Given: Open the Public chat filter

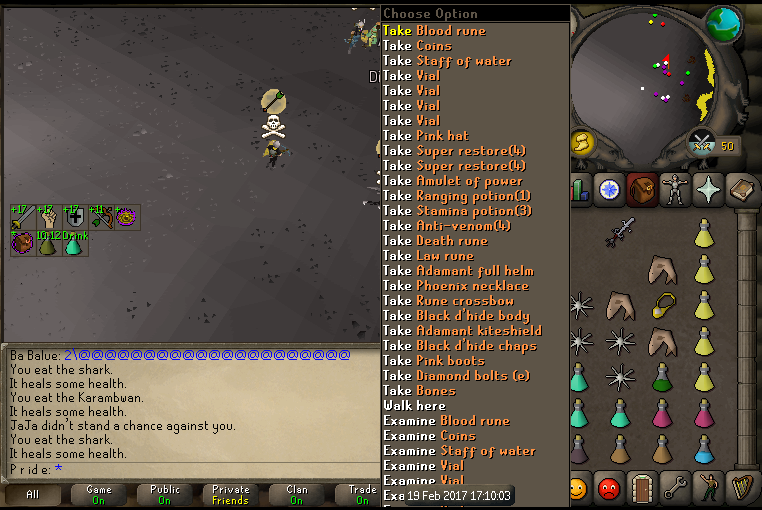Looking at the screenshot, I should tap(165, 495).
